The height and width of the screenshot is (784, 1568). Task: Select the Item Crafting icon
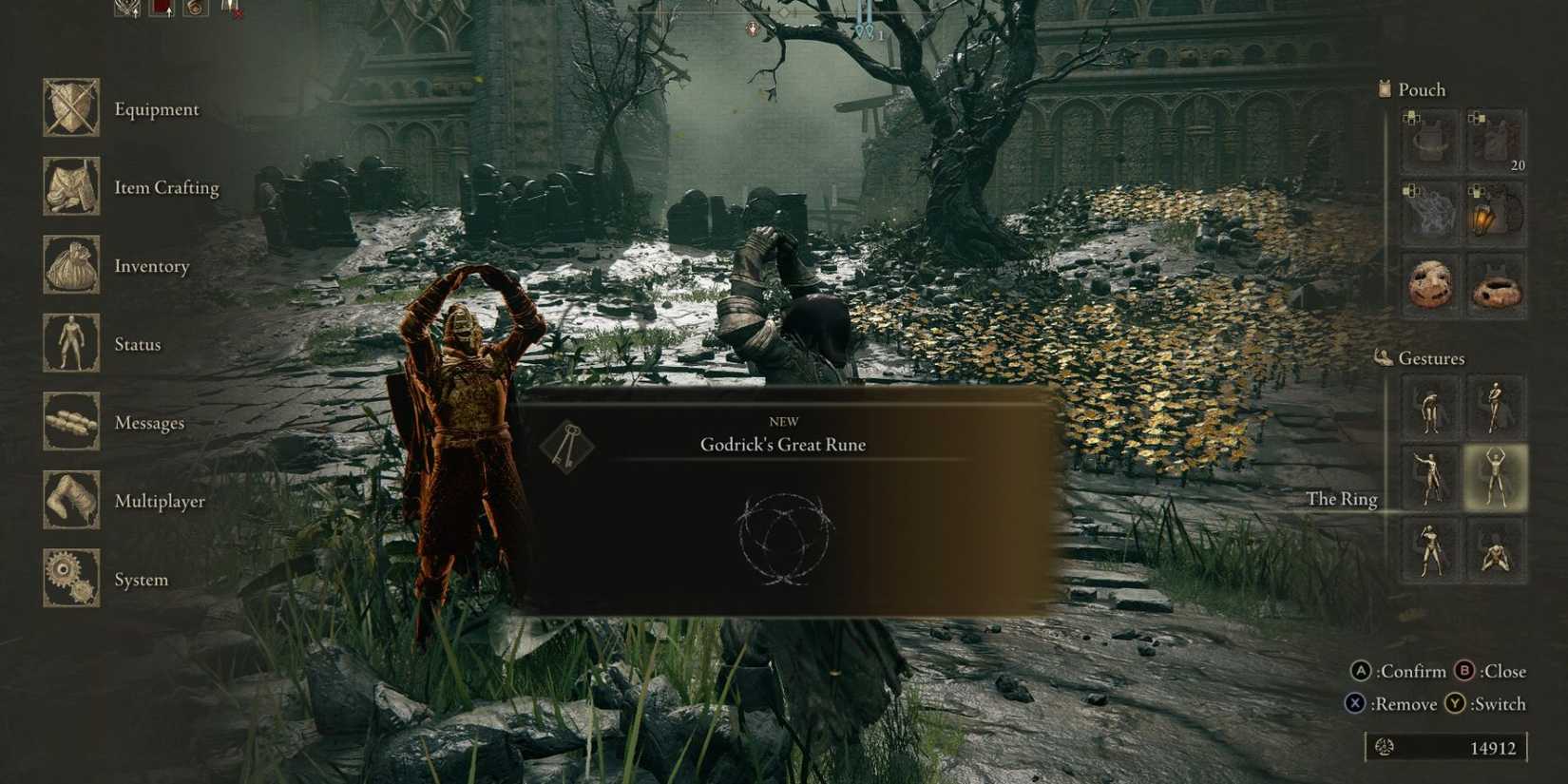[71, 187]
